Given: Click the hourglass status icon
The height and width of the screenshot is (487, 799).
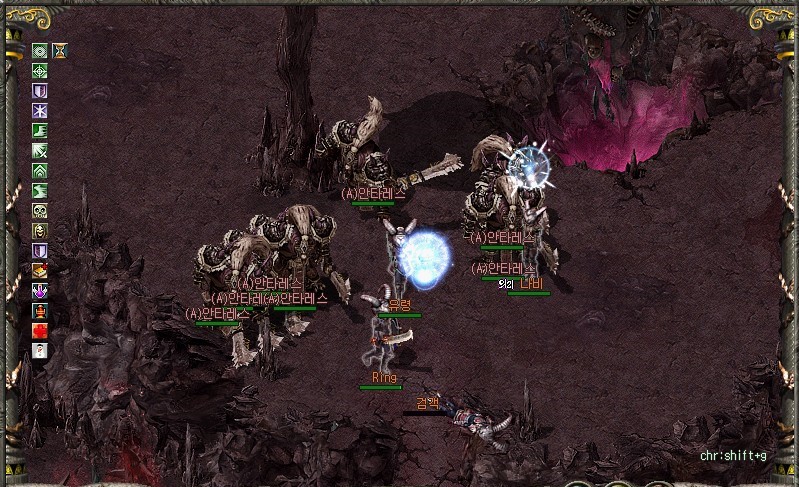Looking at the screenshot, I should 60,50.
